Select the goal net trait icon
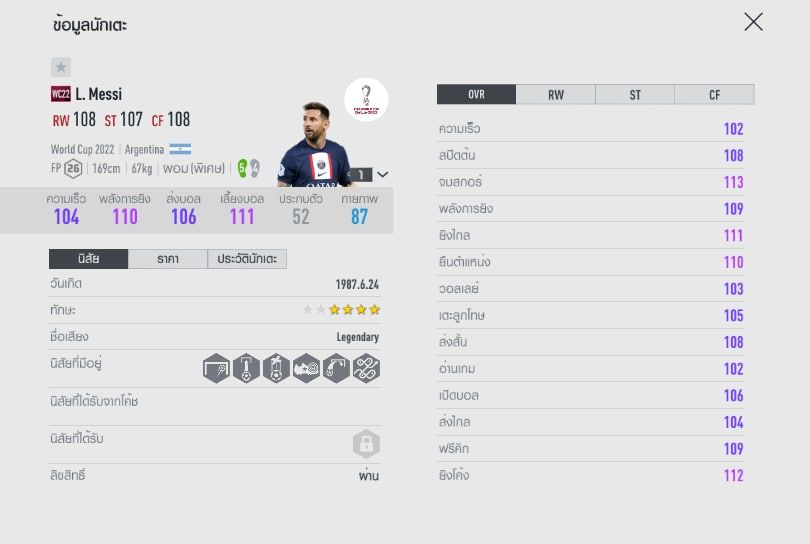This screenshot has width=810, height=544. pyautogui.click(x=215, y=368)
